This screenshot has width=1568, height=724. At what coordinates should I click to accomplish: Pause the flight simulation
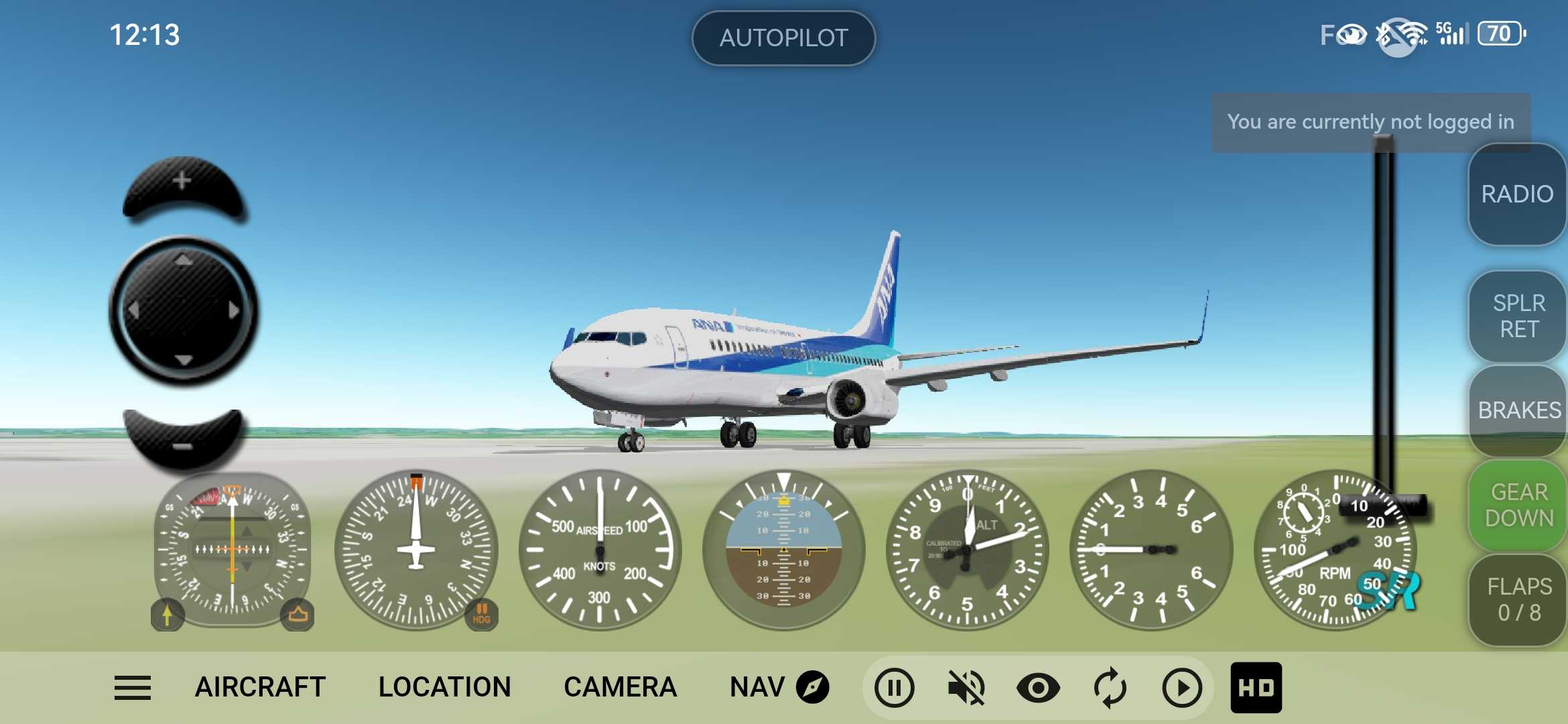pos(894,688)
